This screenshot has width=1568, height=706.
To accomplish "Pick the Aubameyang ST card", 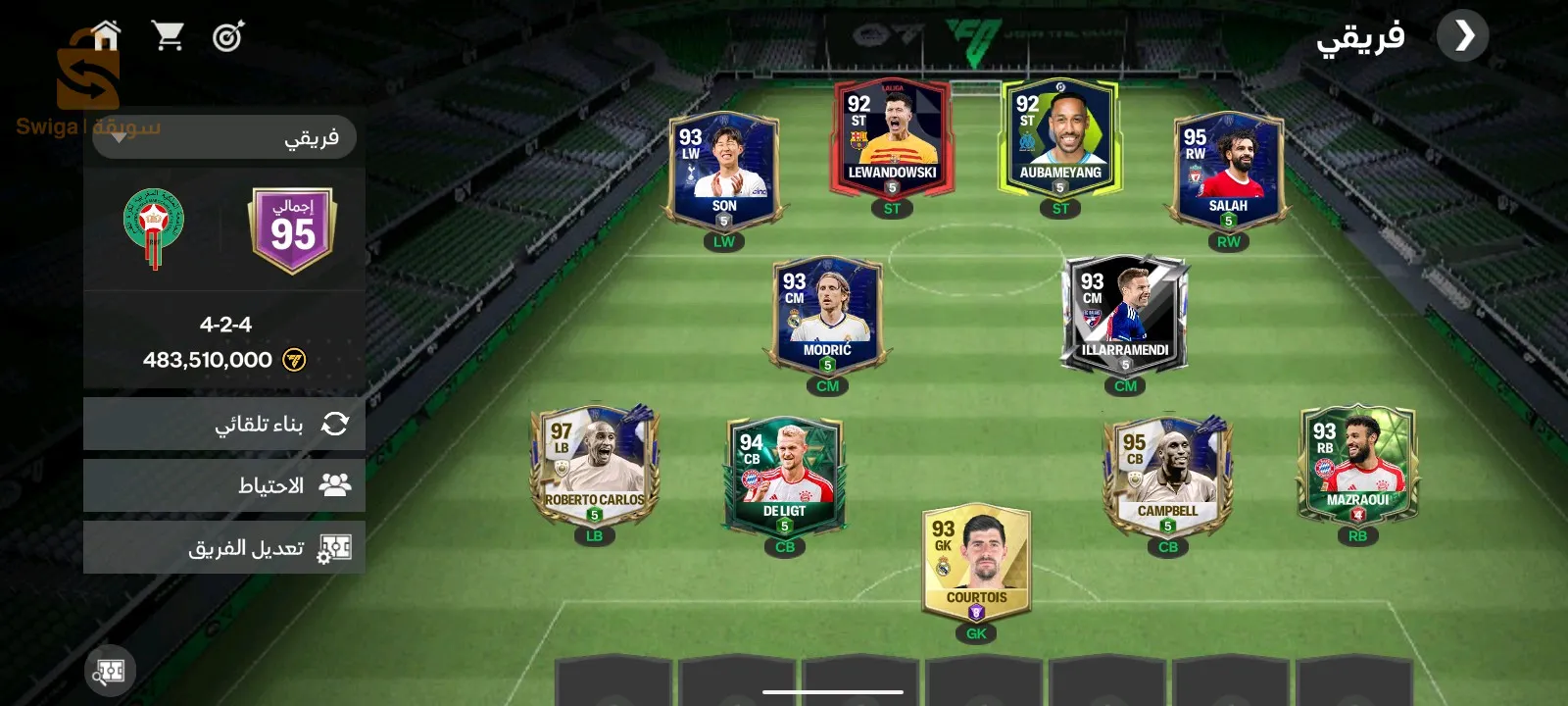I will pyautogui.click(x=1059, y=139).
